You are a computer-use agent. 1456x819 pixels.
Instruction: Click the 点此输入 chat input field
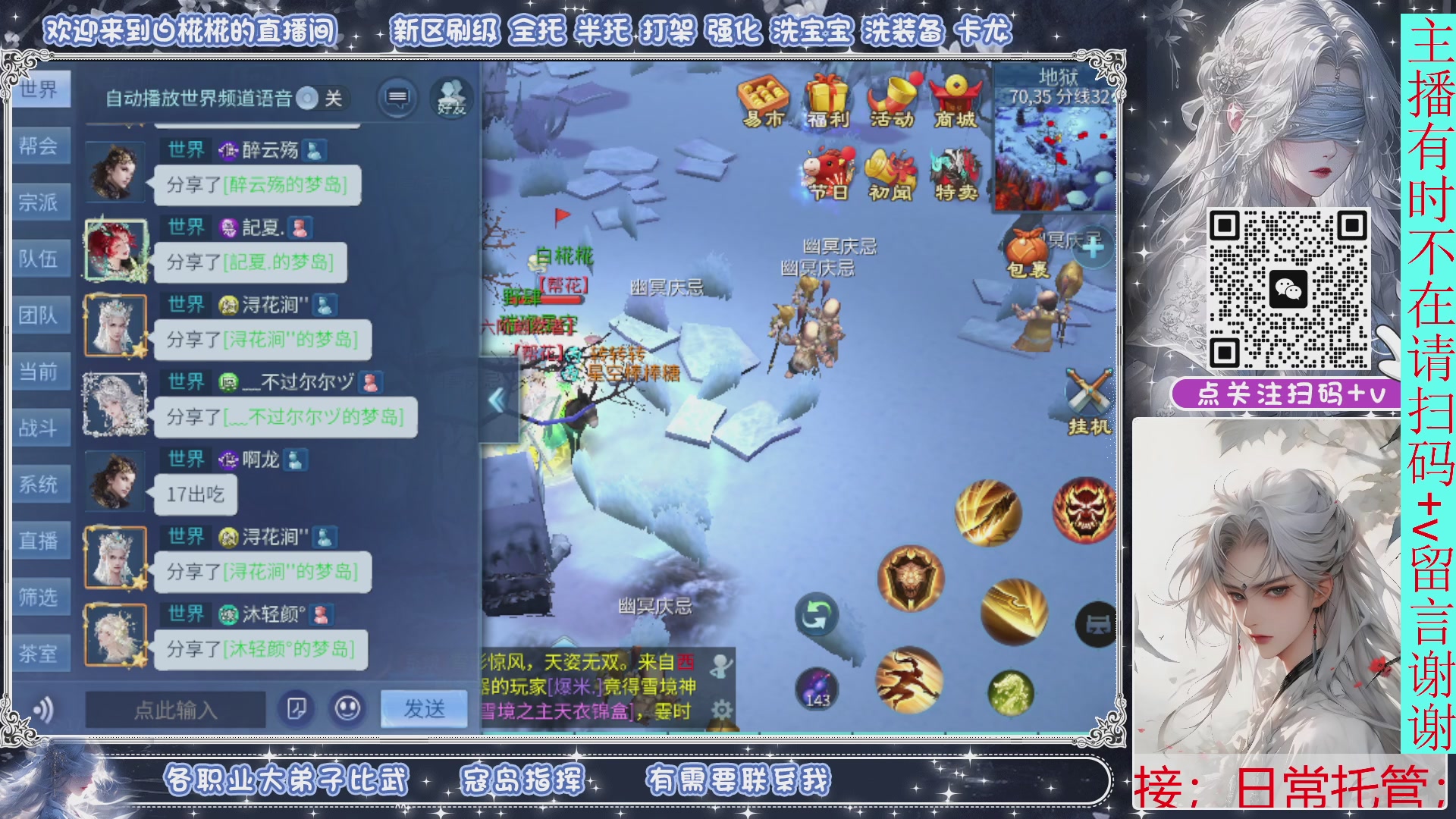[173, 711]
